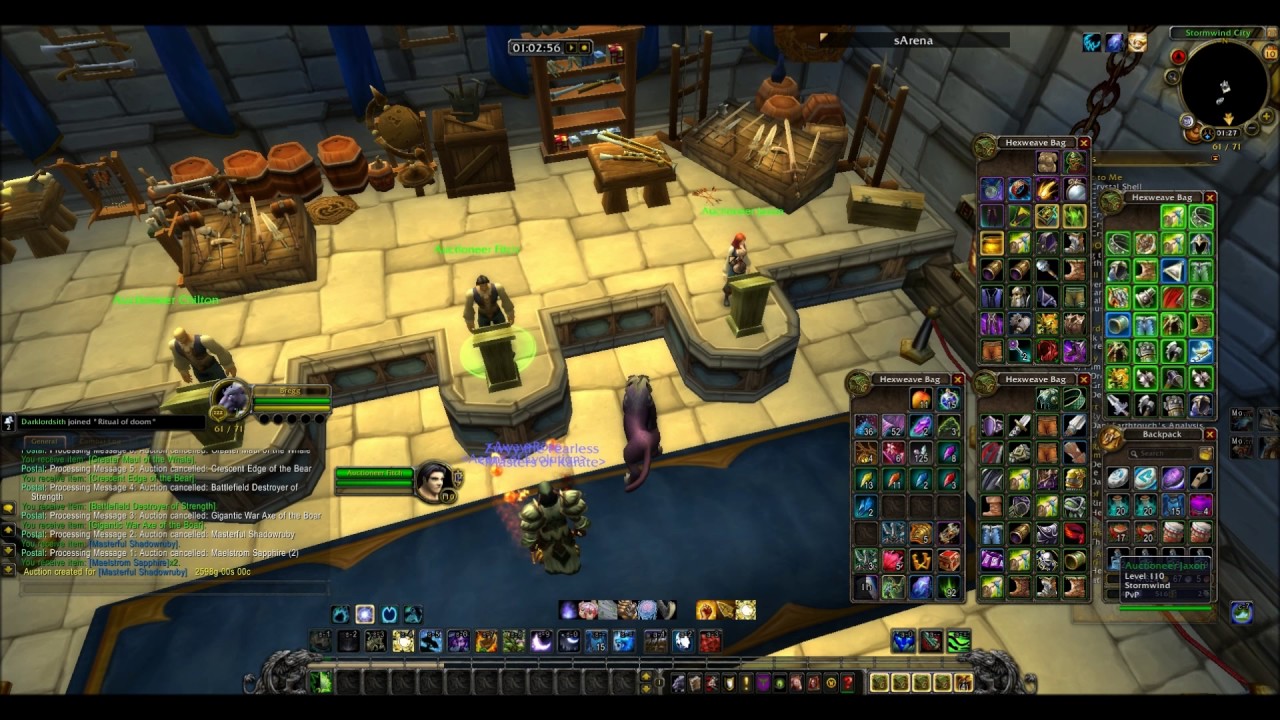Viewport: 1280px width, 720px height.
Task: Select the General chat tab
Action: click(x=43, y=441)
